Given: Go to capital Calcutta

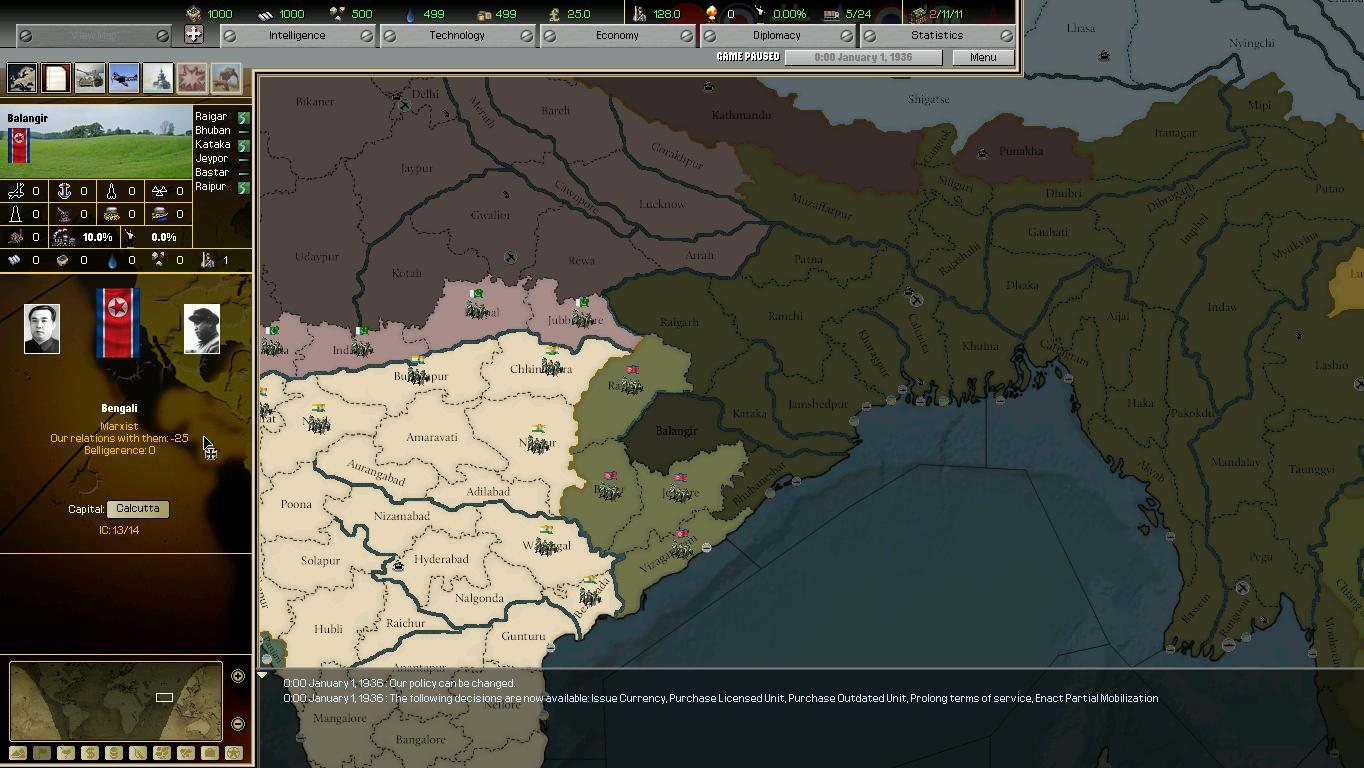Looking at the screenshot, I should pos(138,509).
